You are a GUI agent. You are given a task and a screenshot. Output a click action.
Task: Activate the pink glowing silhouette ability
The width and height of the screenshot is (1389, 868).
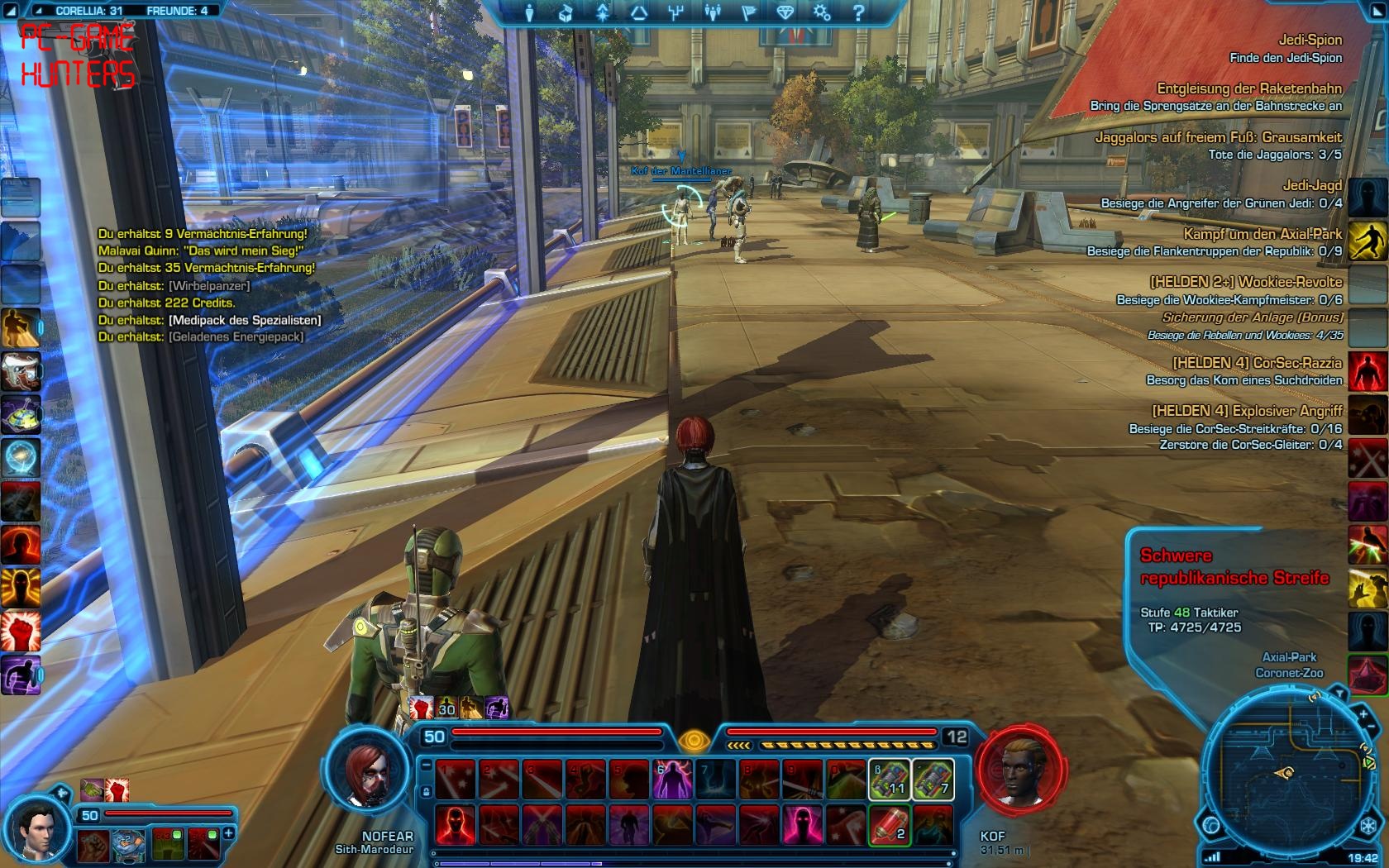tap(801, 823)
